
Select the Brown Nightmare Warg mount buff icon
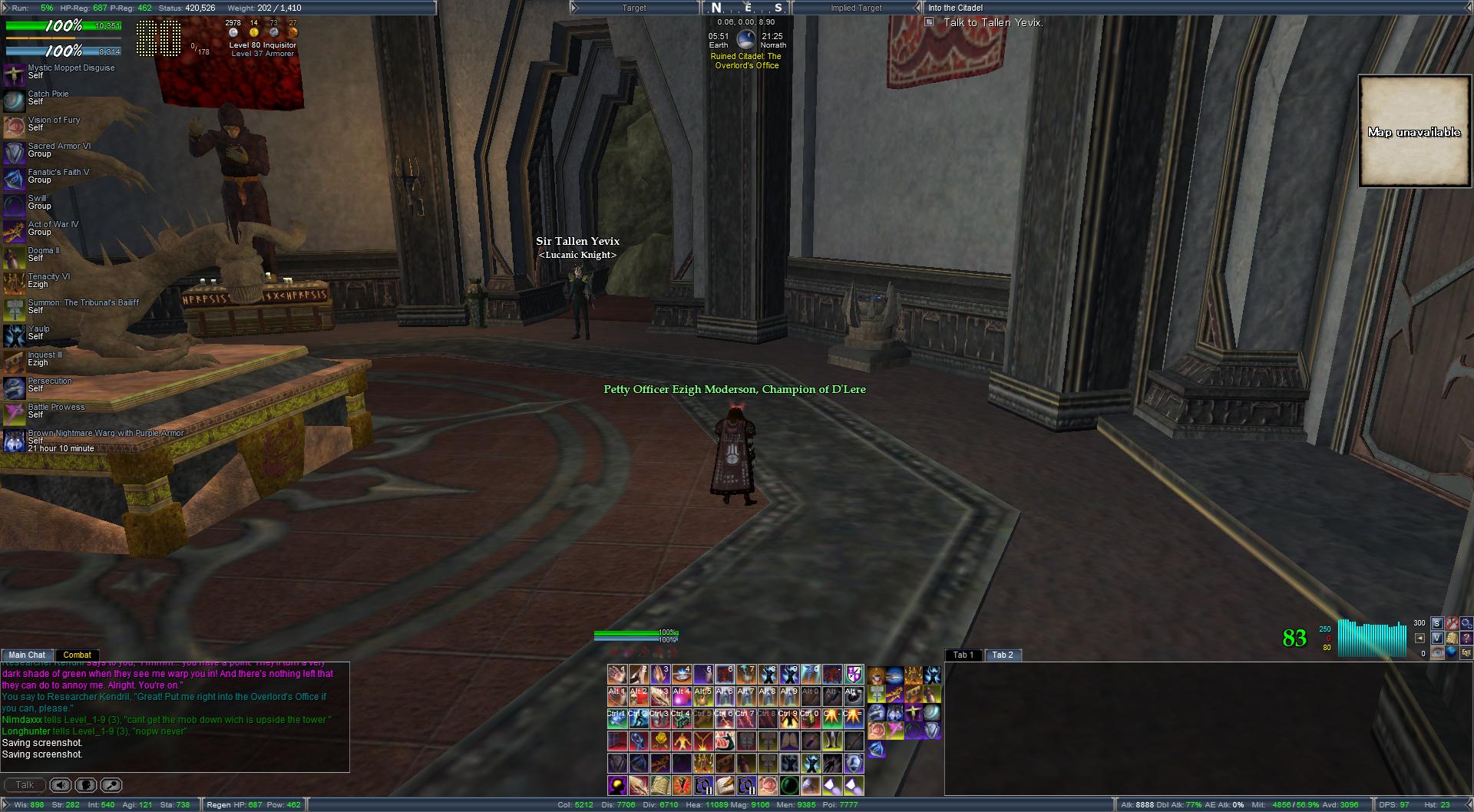[x=14, y=441]
